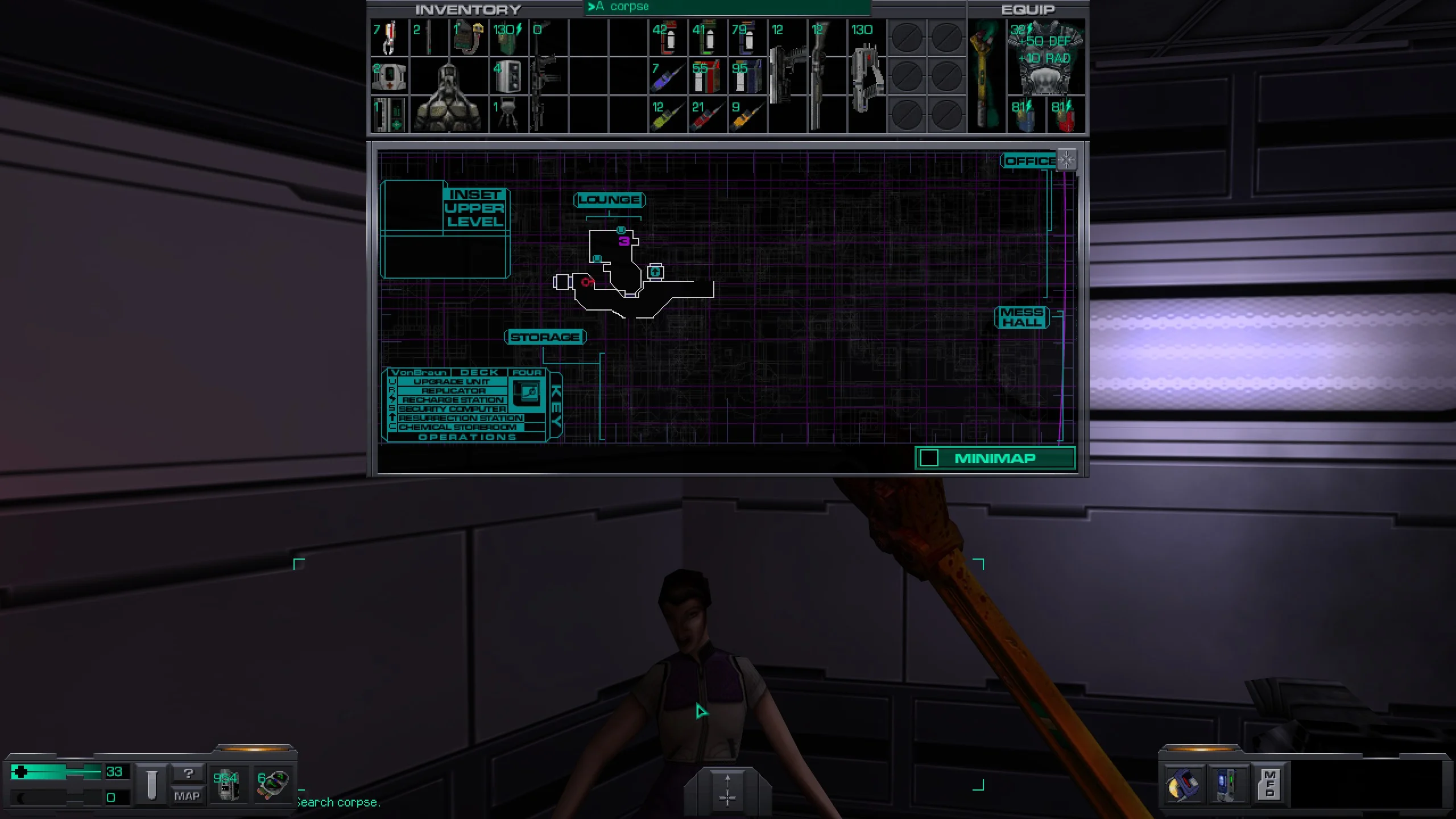Select the medical kit stack of 2
Screen dimensions: 1456x819
point(389,76)
